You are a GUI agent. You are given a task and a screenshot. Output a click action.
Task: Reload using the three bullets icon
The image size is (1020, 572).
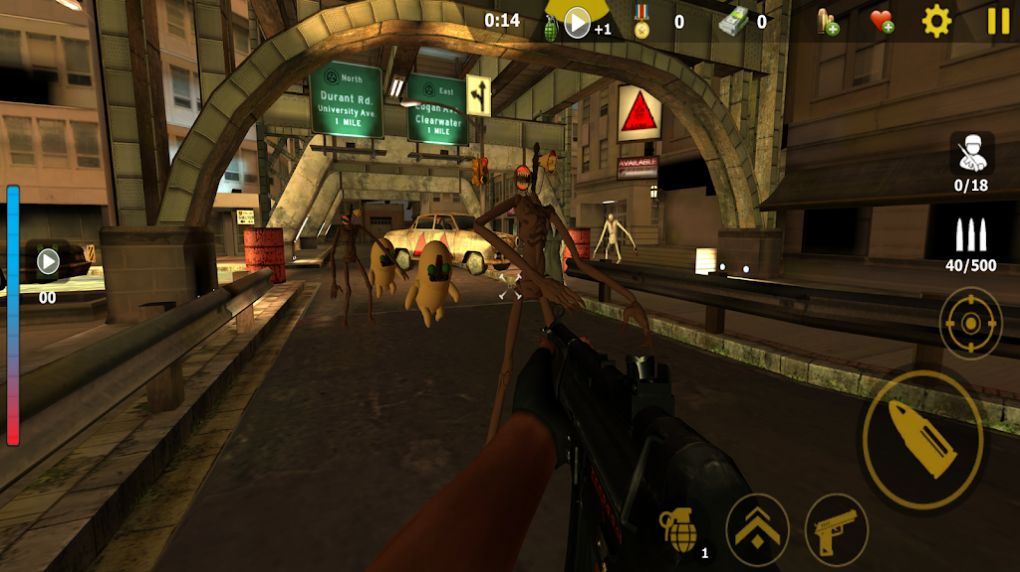(971, 236)
